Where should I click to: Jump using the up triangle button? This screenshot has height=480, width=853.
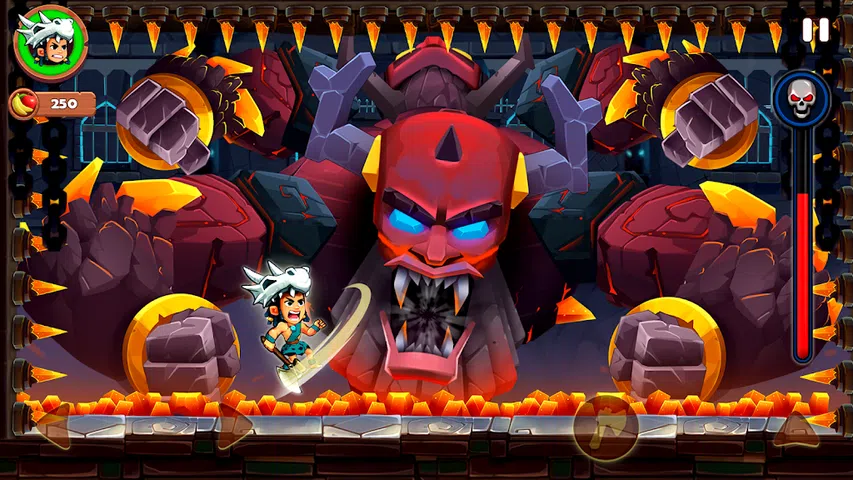[x=796, y=427]
